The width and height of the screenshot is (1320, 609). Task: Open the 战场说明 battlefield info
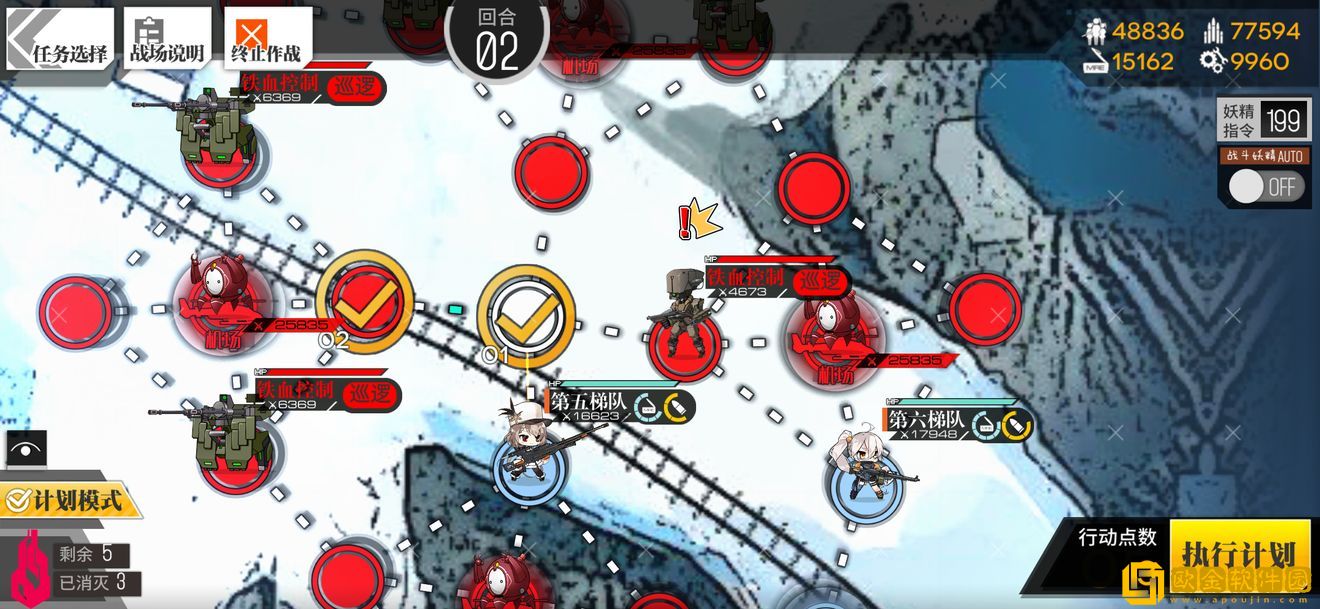coord(166,40)
